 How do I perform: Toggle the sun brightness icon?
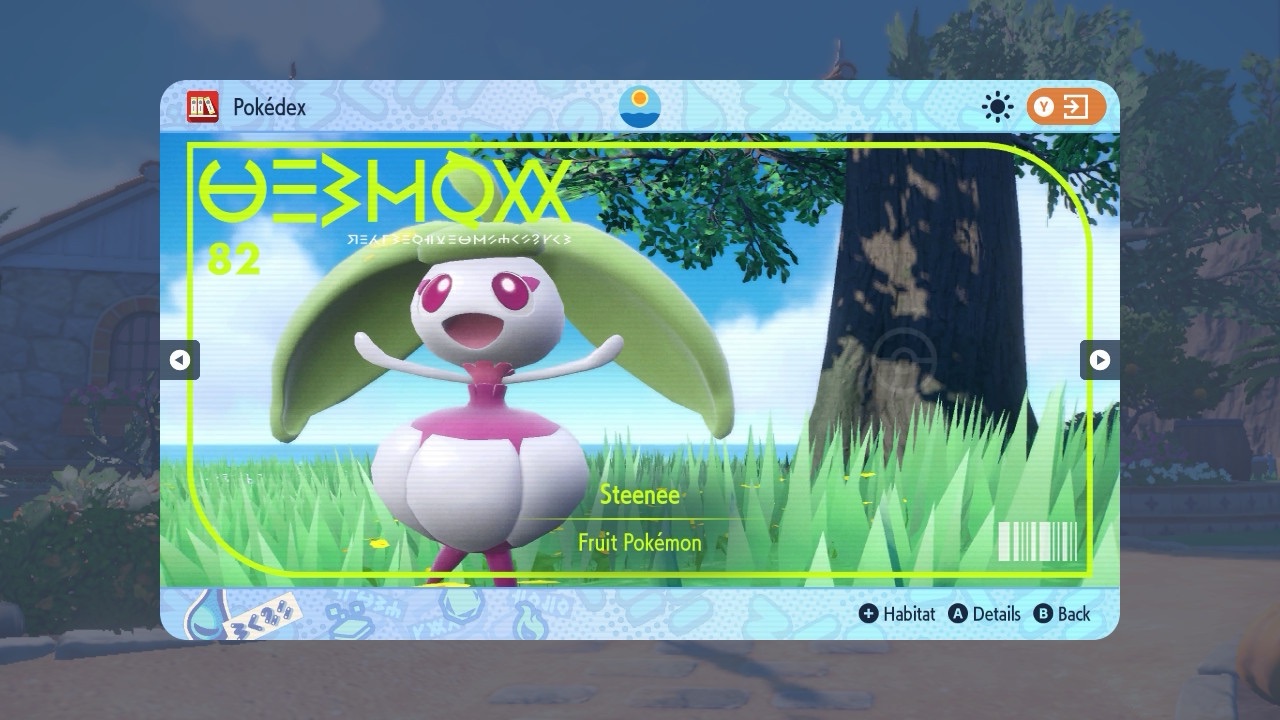(x=997, y=107)
